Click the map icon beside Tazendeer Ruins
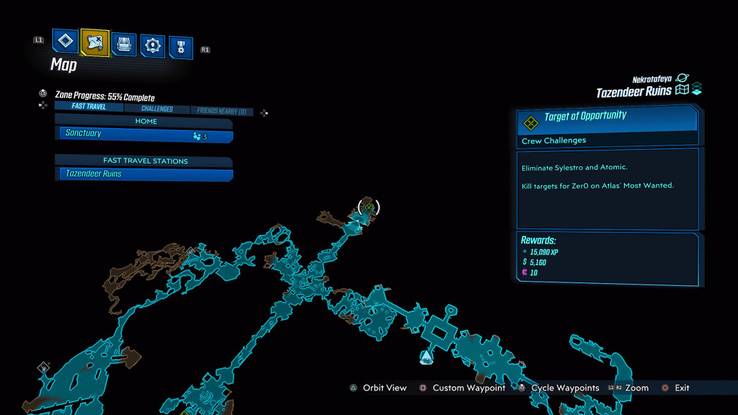 click(682, 91)
